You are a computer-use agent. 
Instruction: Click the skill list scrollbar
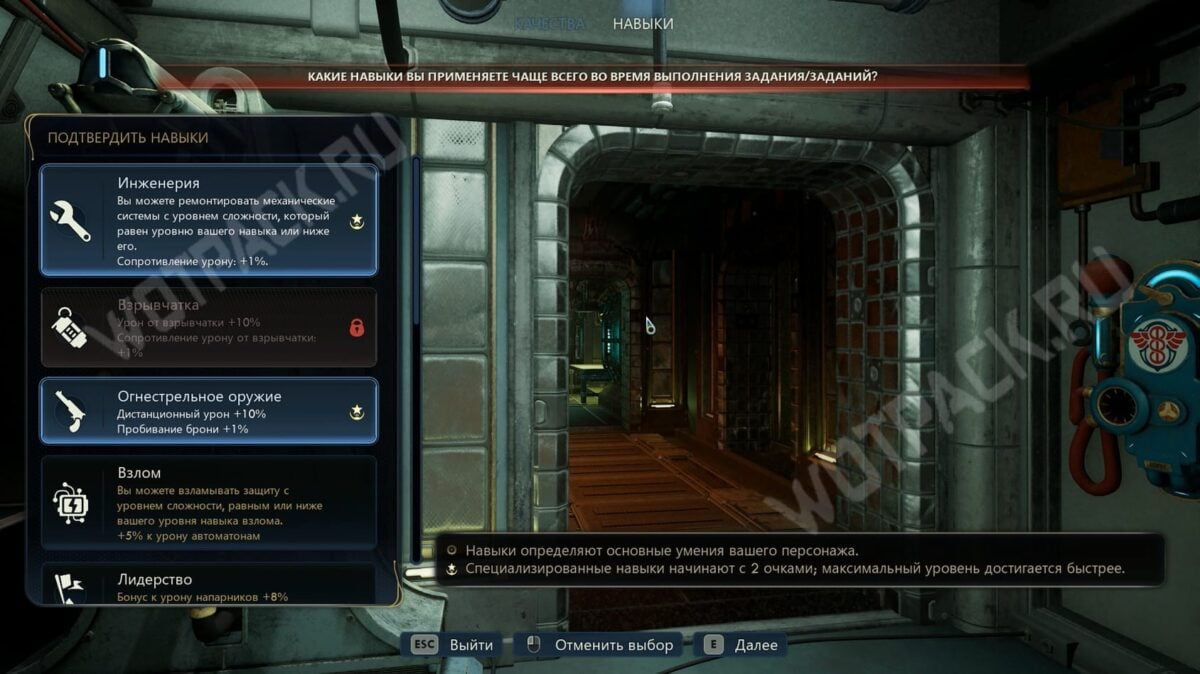[416, 240]
